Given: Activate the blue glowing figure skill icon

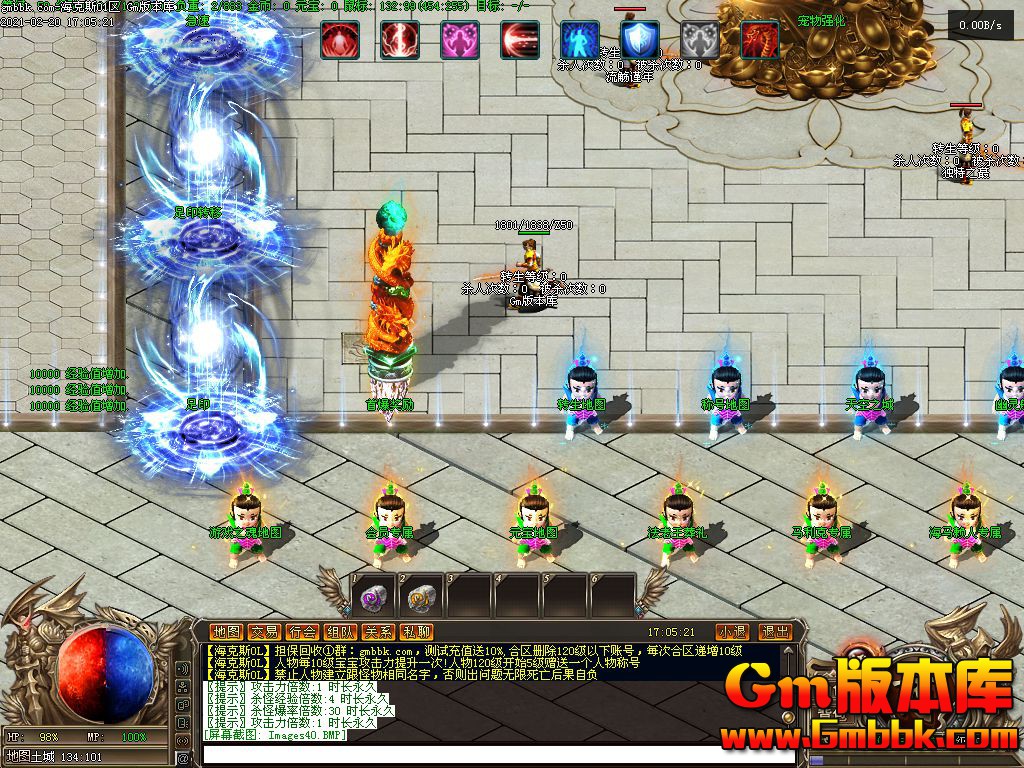Looking at the screenshot, I should 580,40.
